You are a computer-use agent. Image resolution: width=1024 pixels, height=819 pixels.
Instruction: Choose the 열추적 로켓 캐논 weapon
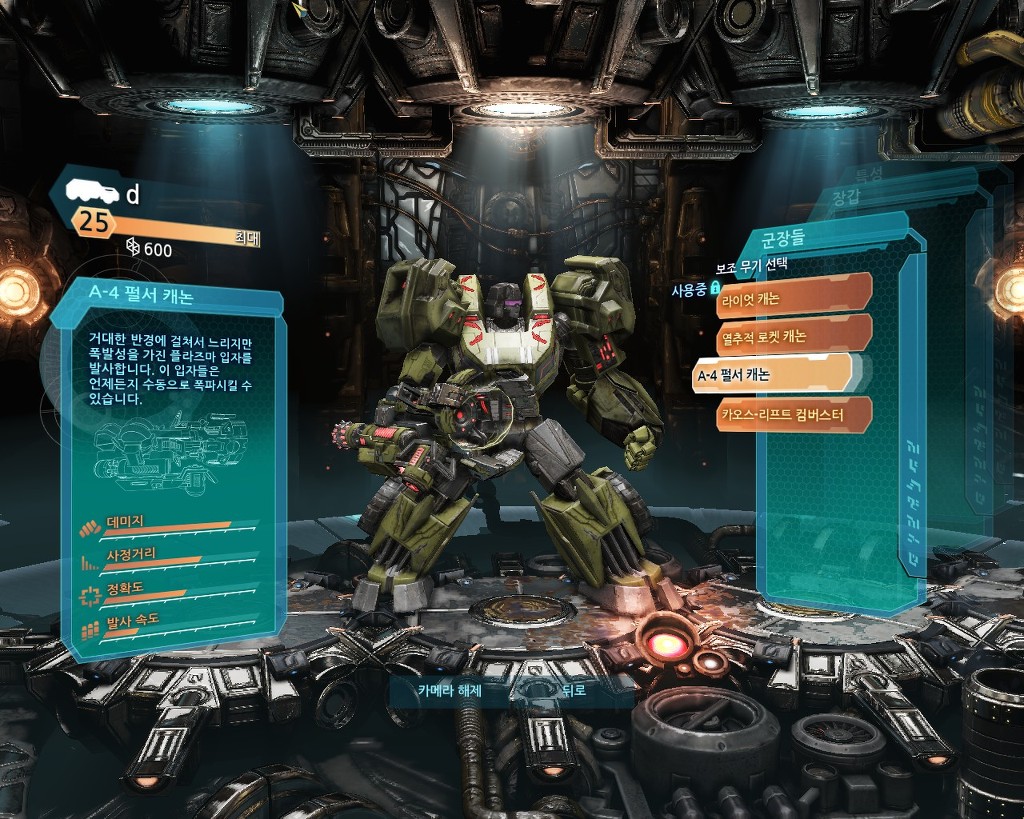pyautogui.click(x=792, y=337)
